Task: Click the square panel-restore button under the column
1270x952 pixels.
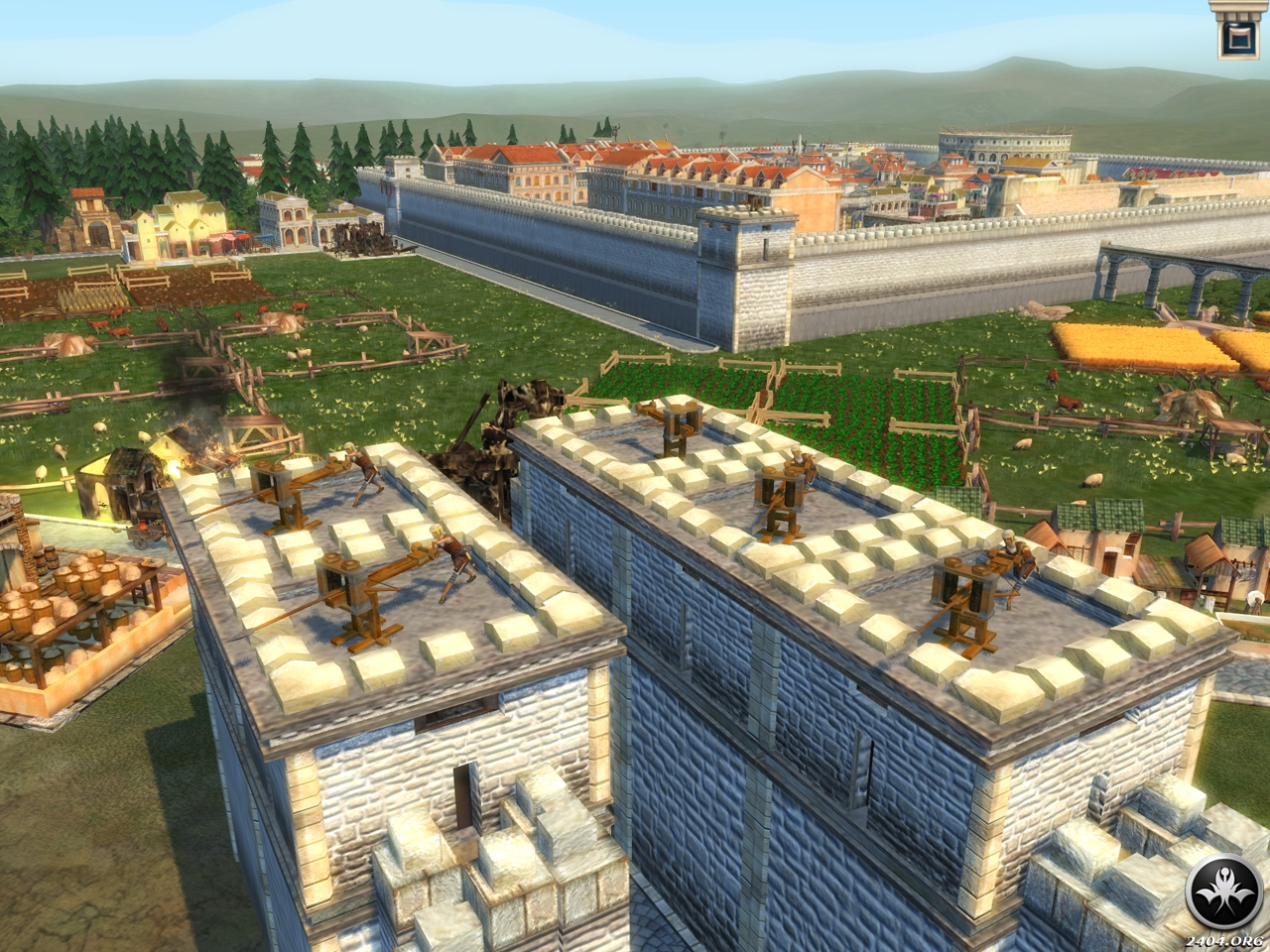Action: [1237, 40]
